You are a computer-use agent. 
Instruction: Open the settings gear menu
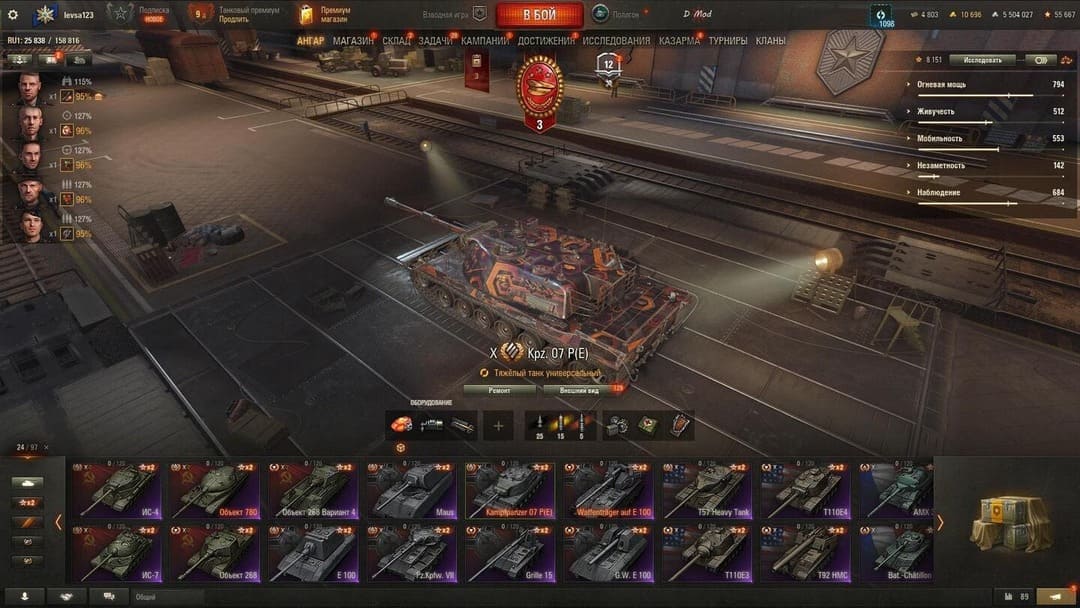click(13, 15)
